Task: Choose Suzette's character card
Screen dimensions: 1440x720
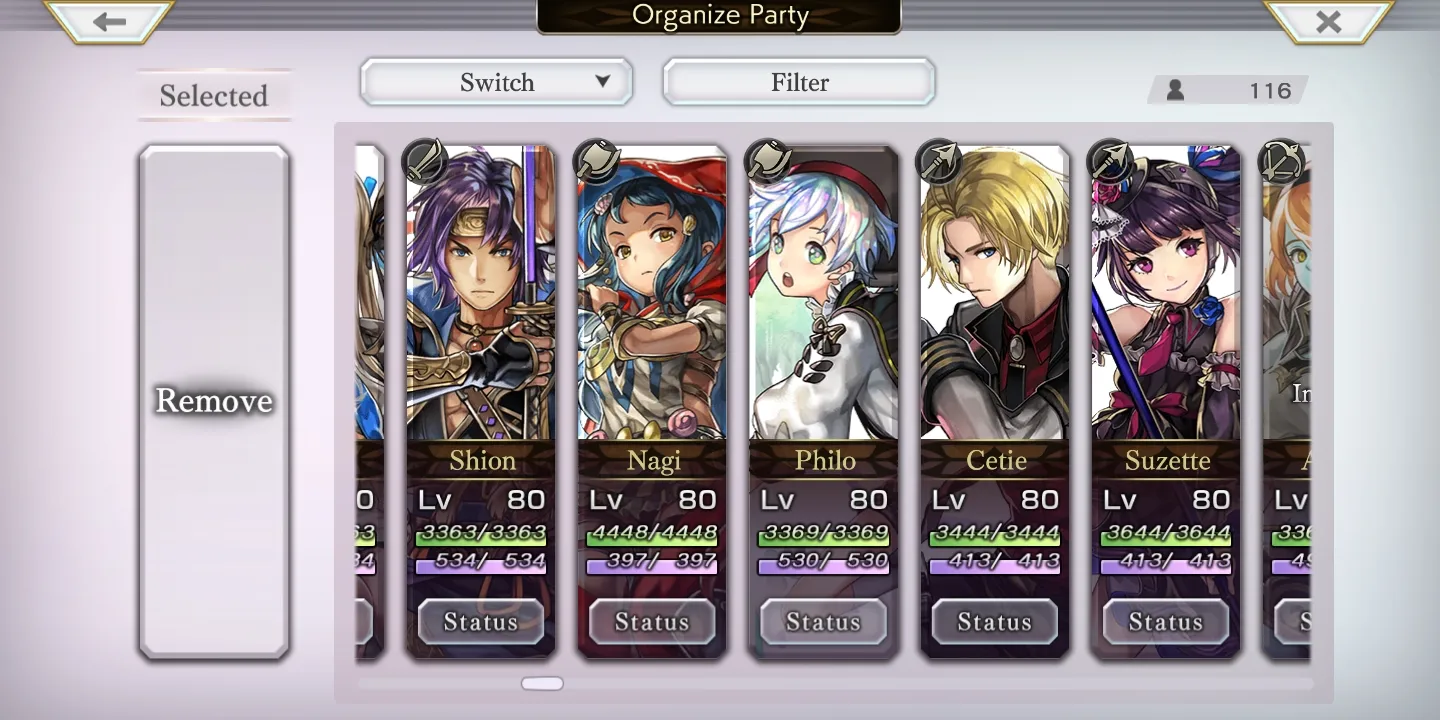Action: click(x=1166, y=300)
